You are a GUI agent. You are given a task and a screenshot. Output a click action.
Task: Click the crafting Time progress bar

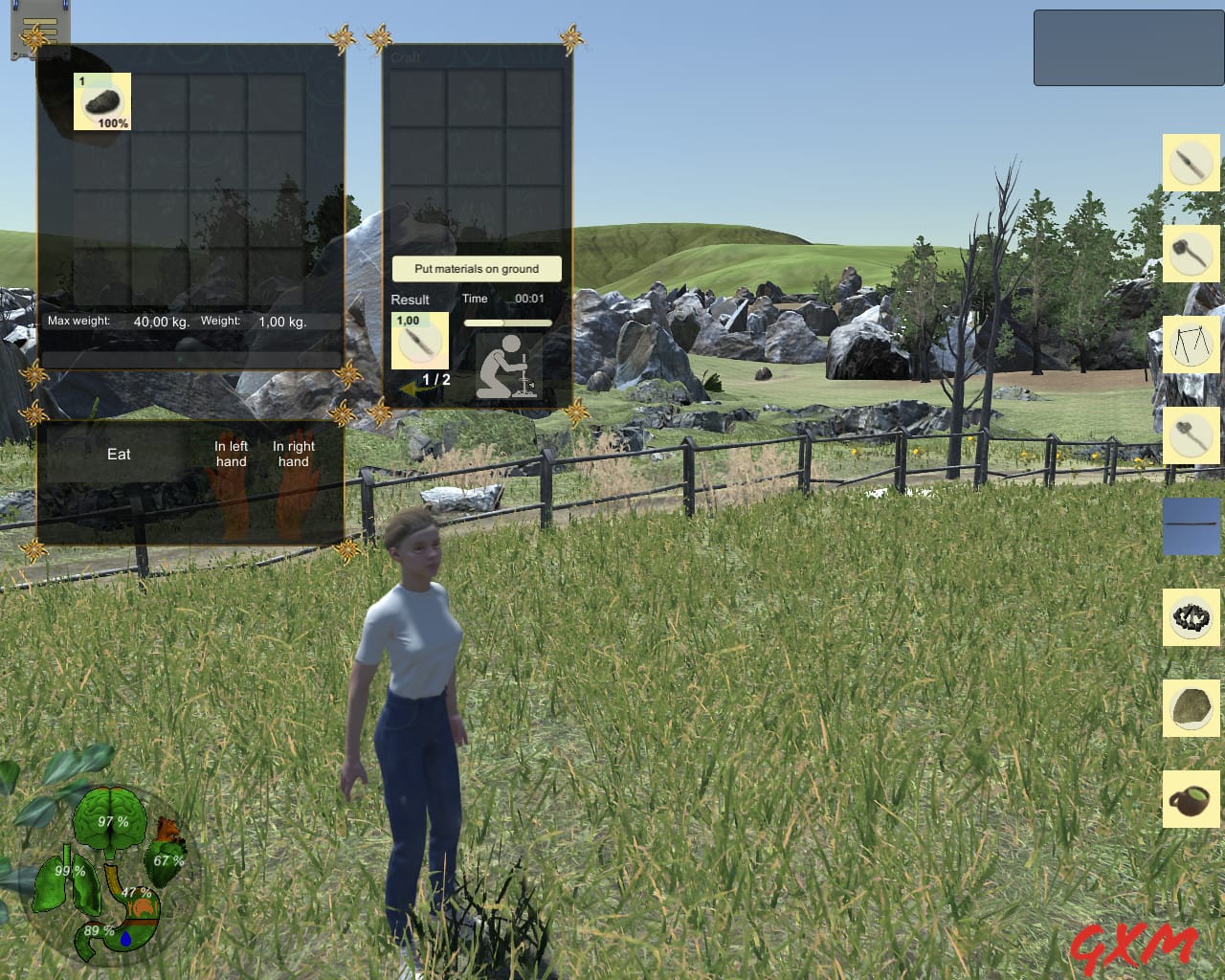507,323
